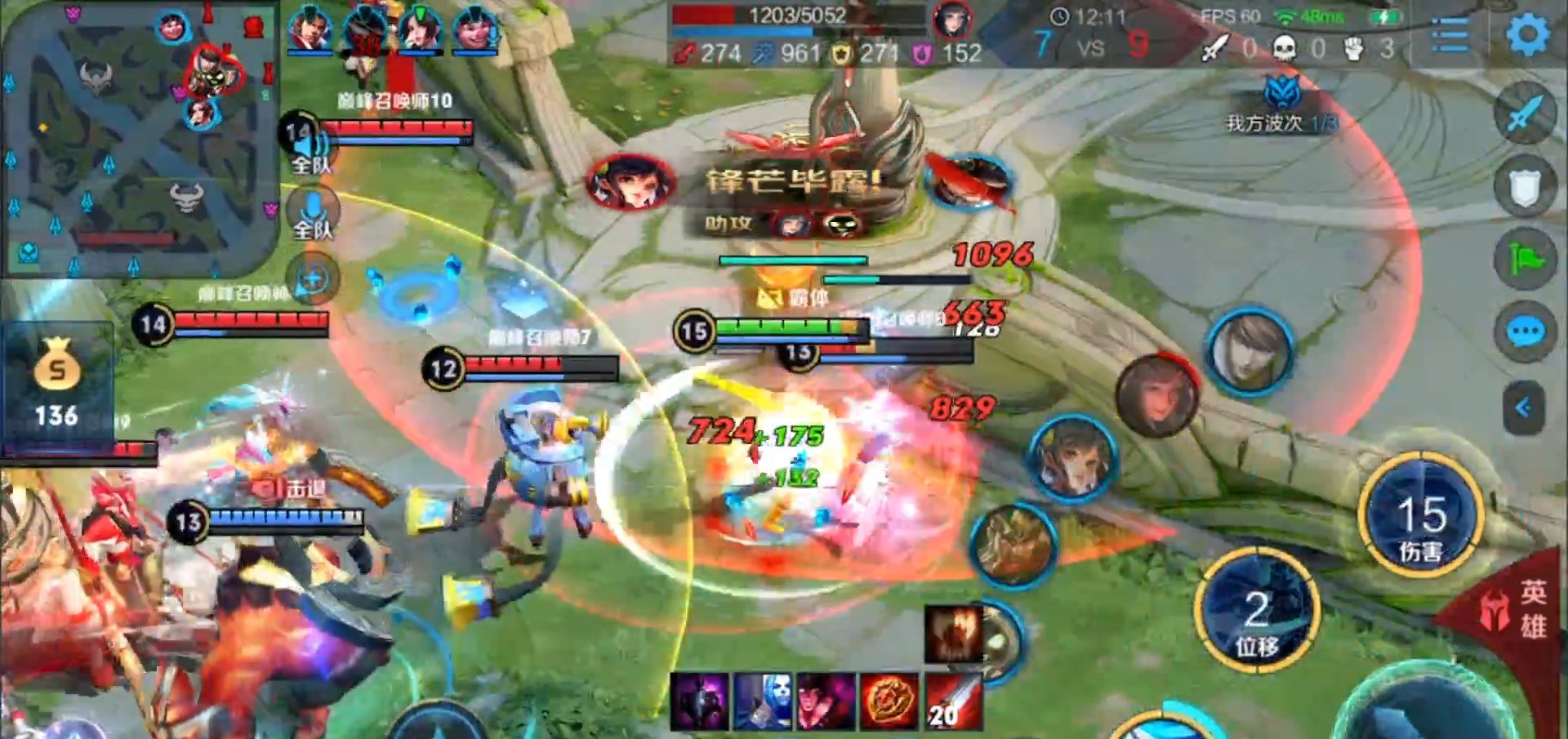The image size is (1568, 739).
Task: Select the red sword item marked 20
Action: 953,701
